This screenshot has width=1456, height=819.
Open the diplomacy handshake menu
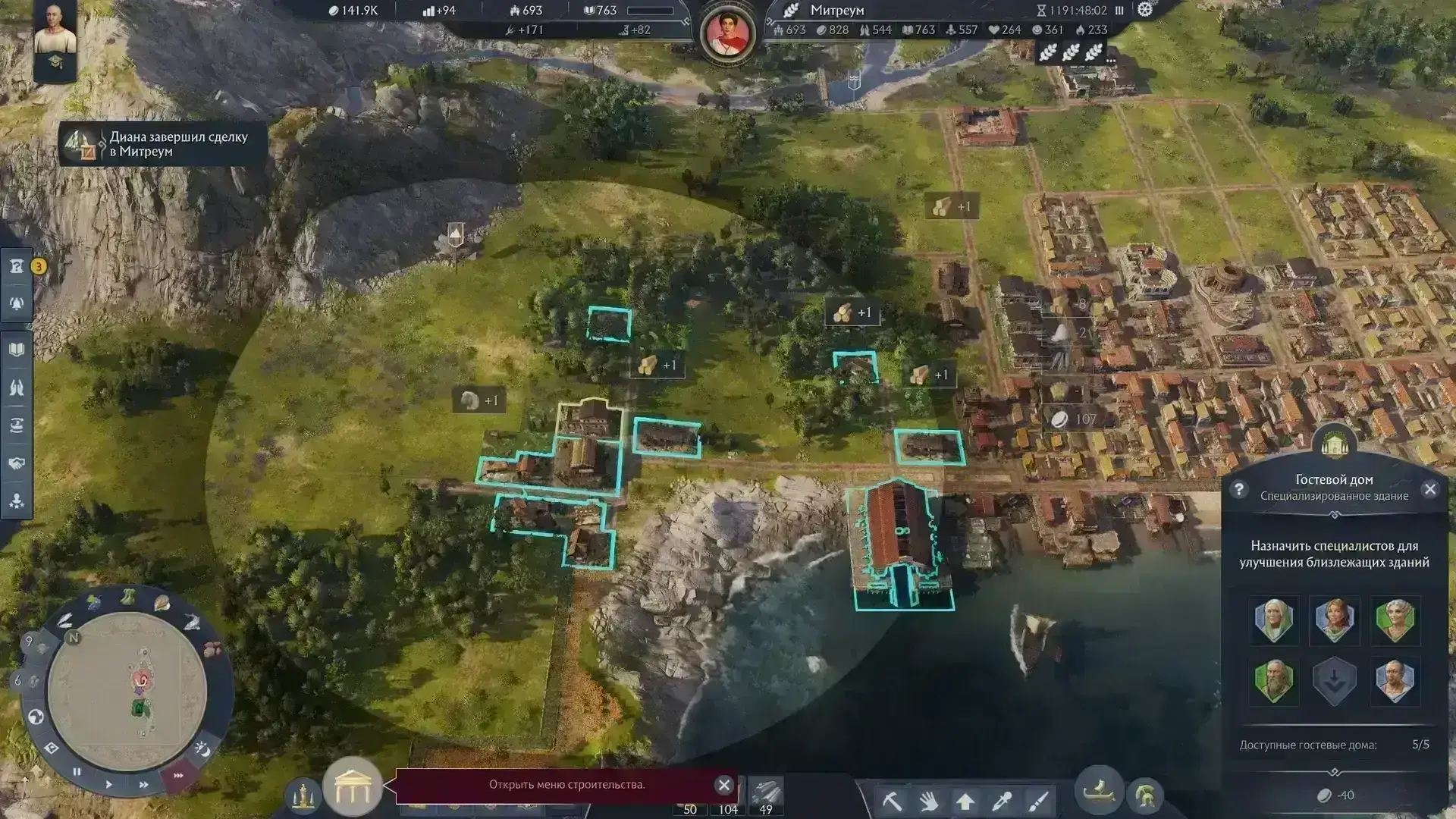pos(17,463)
